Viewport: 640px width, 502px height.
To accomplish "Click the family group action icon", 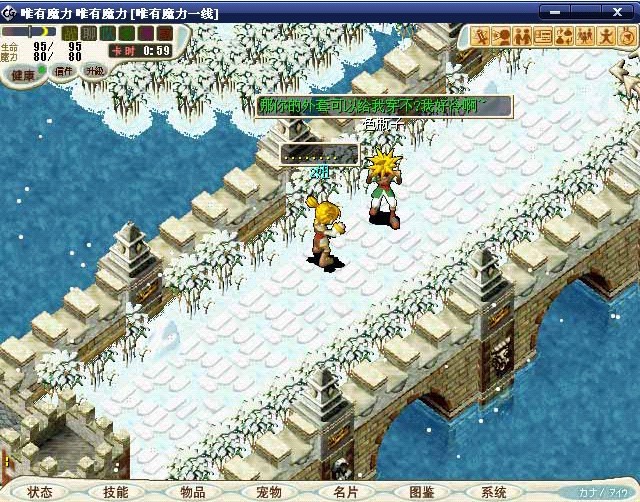I will (x=585, y=37).
